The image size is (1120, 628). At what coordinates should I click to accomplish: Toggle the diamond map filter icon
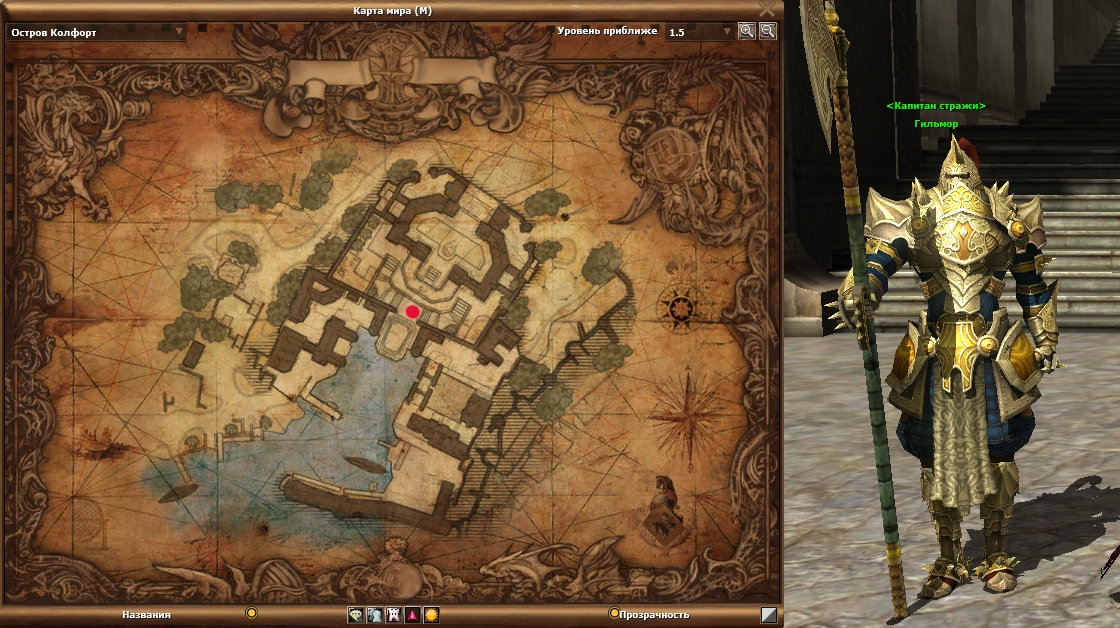[x=356, y=615]
